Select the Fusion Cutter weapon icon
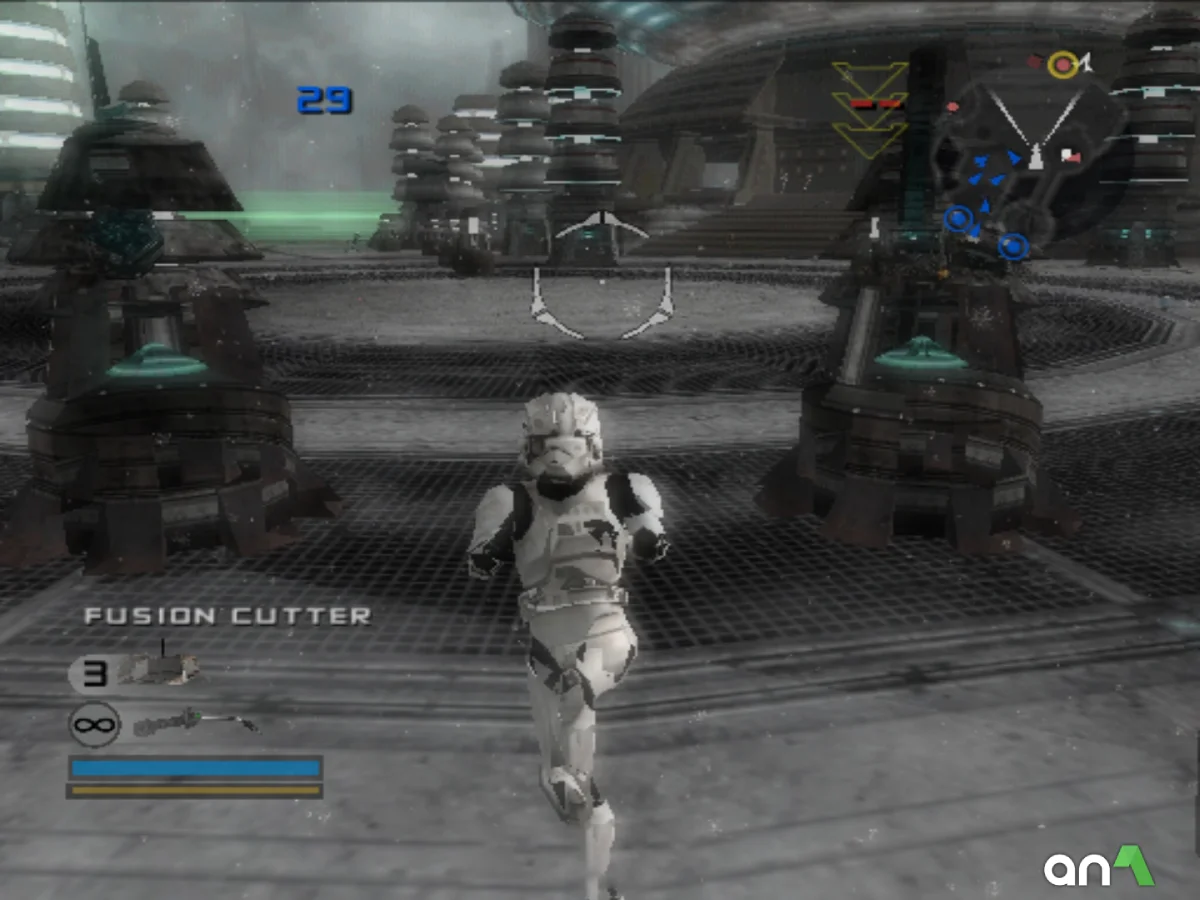Image resolution: width=1200 pixels, height=900 pixels. click(194, 722)
